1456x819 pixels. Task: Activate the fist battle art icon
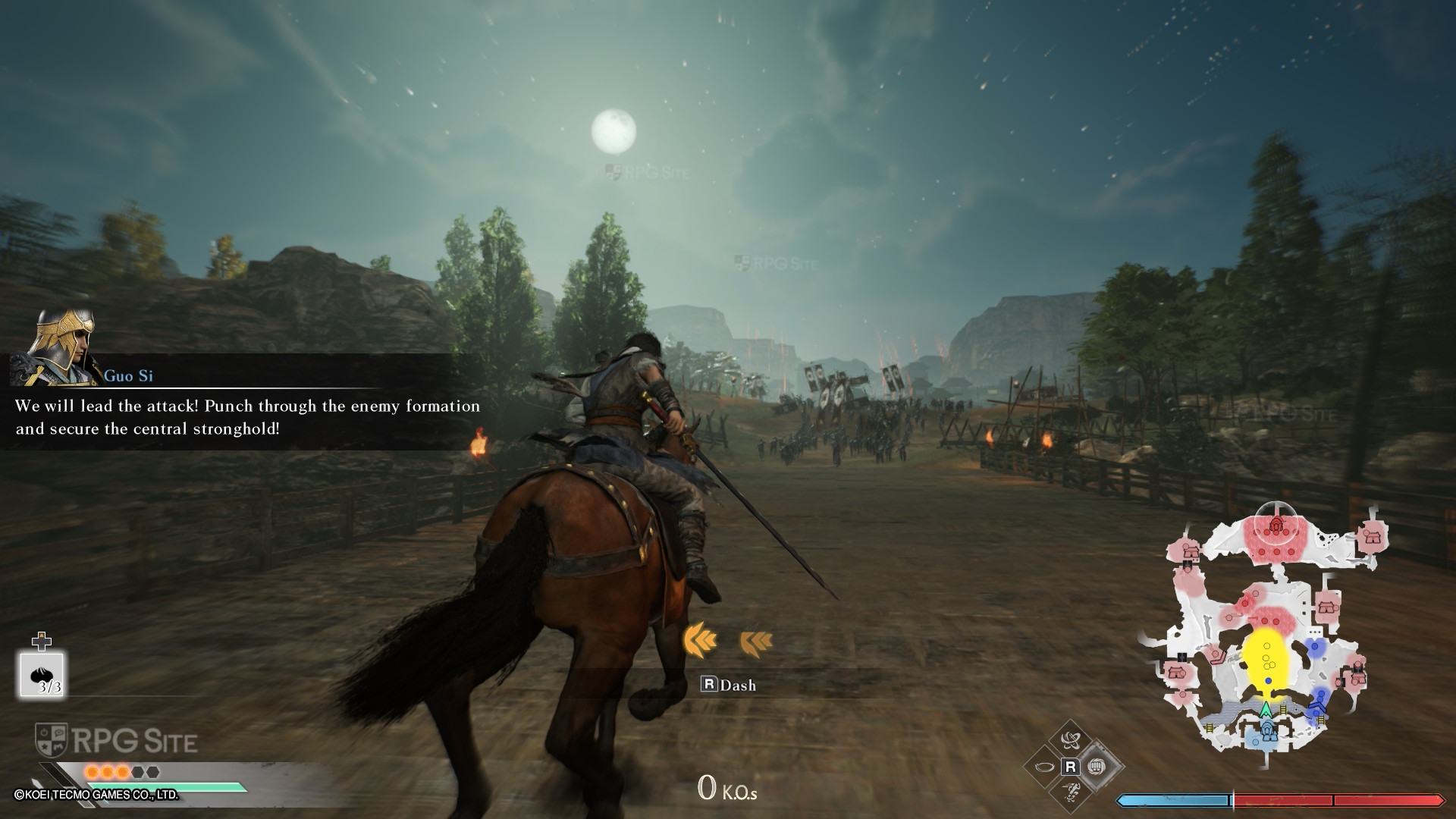tap(1097, 767)
